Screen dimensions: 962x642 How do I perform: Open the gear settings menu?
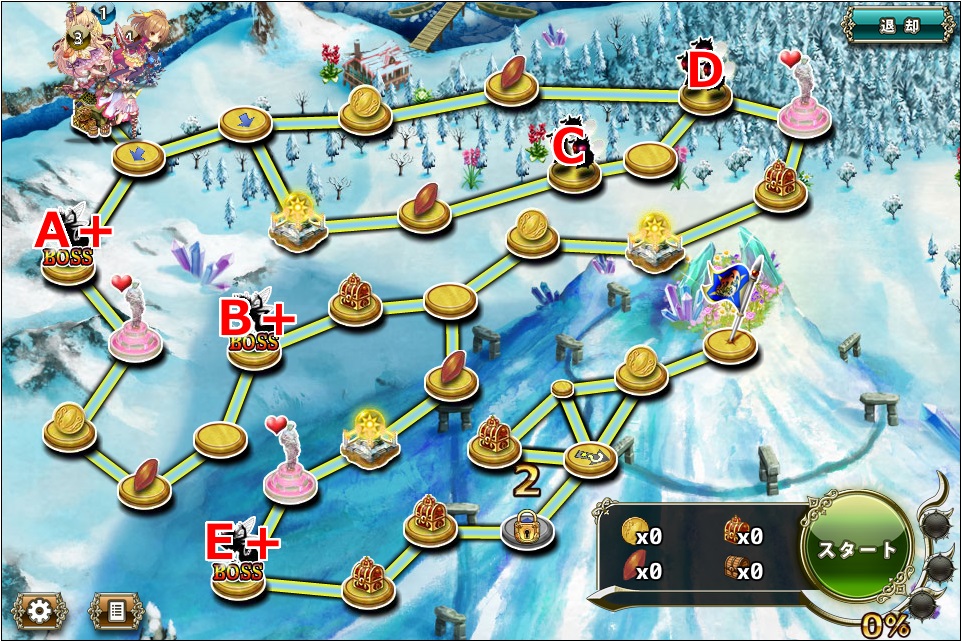40,609
